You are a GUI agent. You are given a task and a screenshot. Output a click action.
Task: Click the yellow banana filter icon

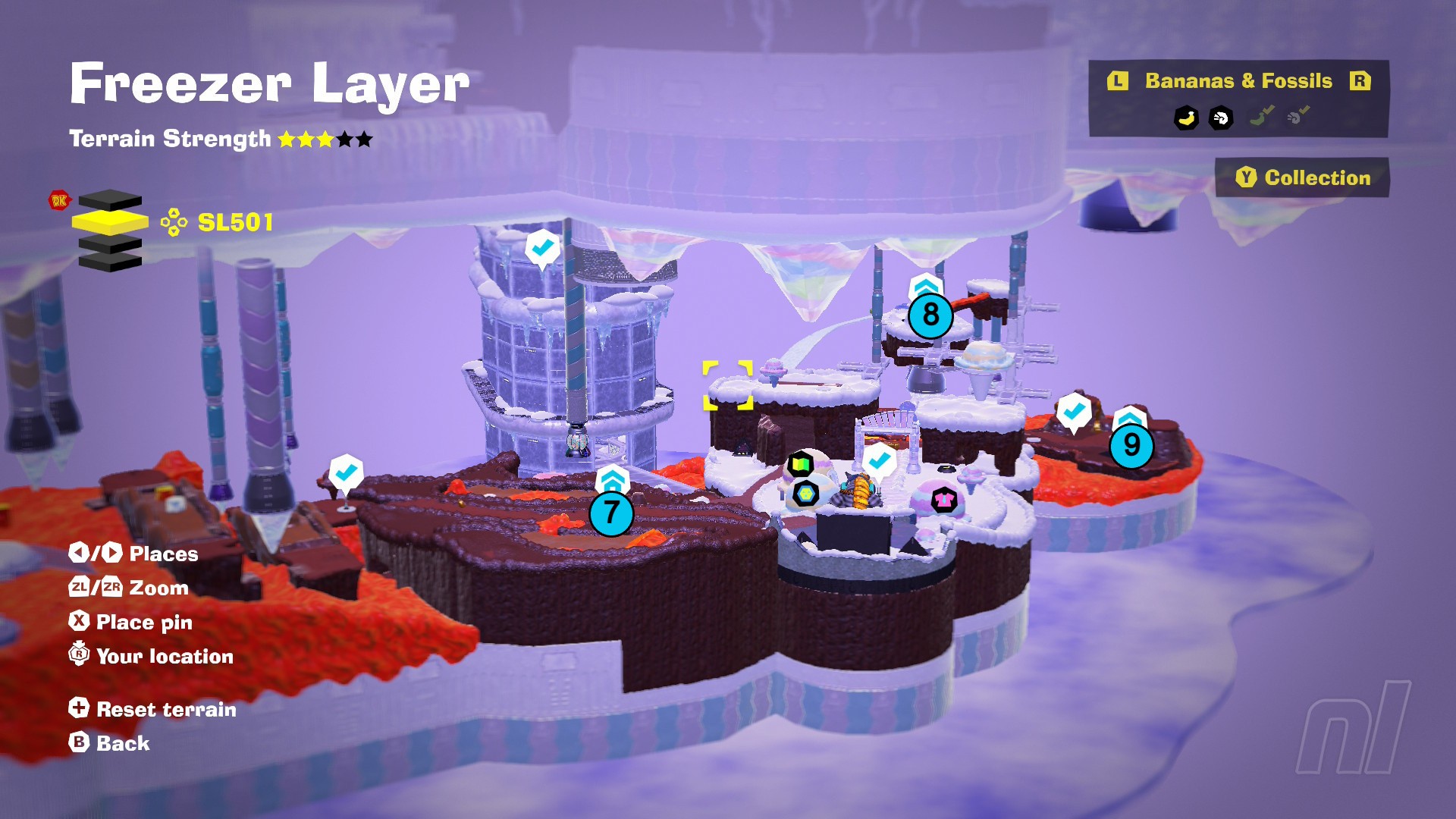1186,118
